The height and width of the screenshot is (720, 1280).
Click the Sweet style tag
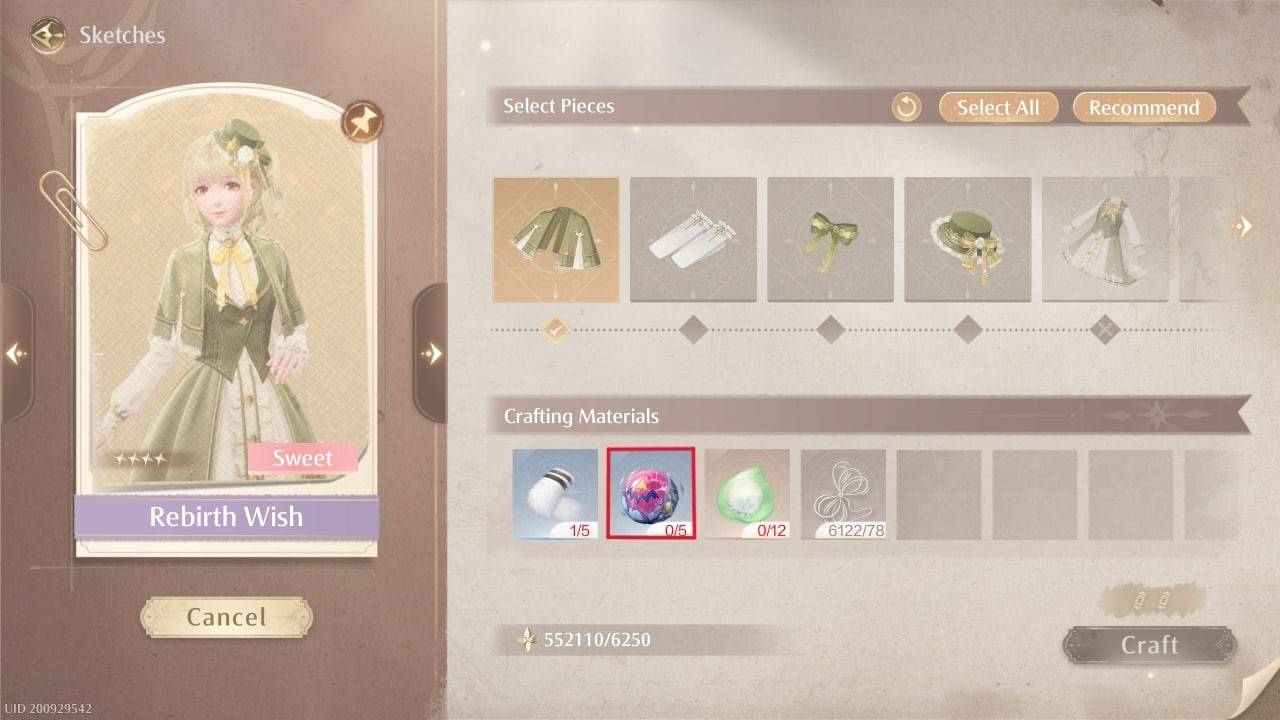point(303,458)
